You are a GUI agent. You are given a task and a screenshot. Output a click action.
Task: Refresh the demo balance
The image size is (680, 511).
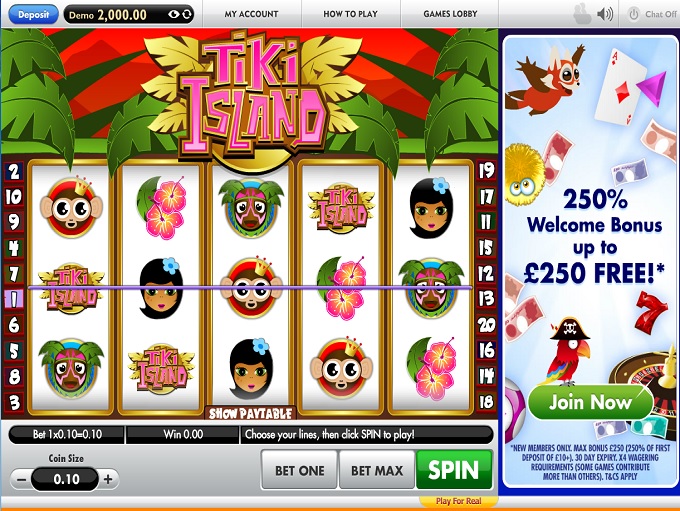(187, 15)
